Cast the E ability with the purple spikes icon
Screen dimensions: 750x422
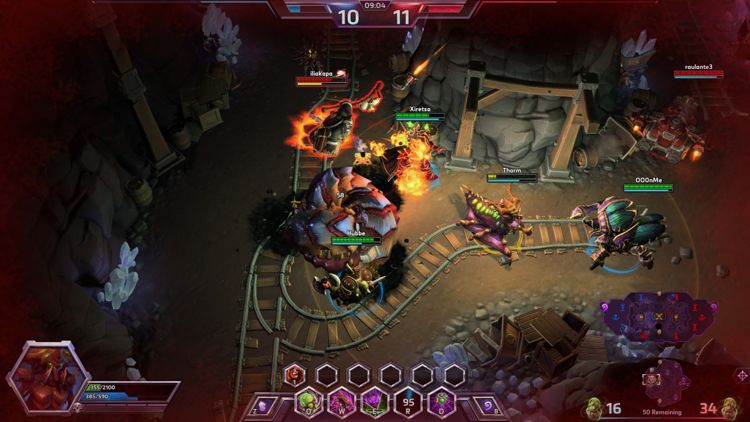point(374,404)
